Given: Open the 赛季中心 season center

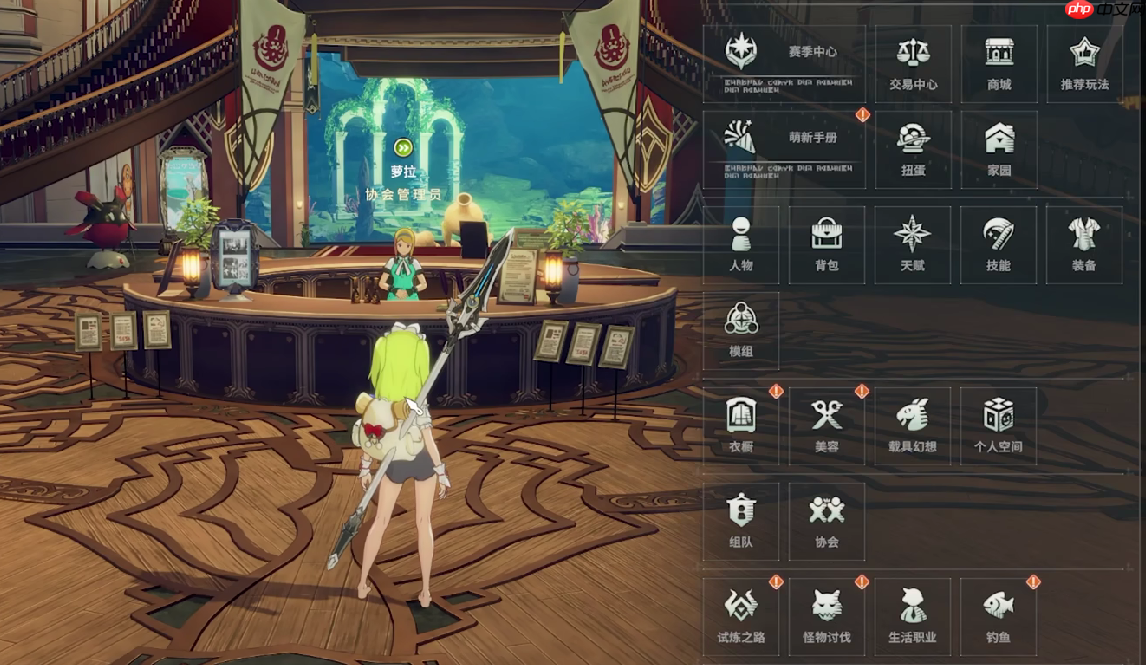Looking at the screenshot, I should click(784, 63).
